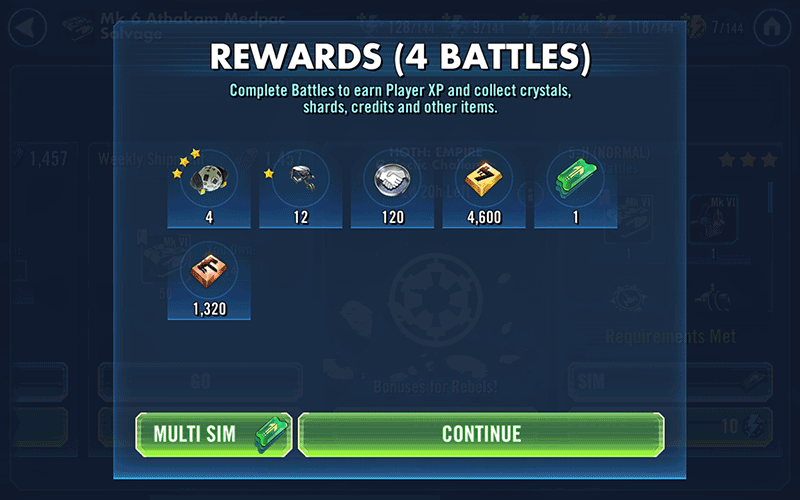This screenshot has width=800, height=500.
Task: Tap the three-star salvage reward tile
Action: point(210,187)
